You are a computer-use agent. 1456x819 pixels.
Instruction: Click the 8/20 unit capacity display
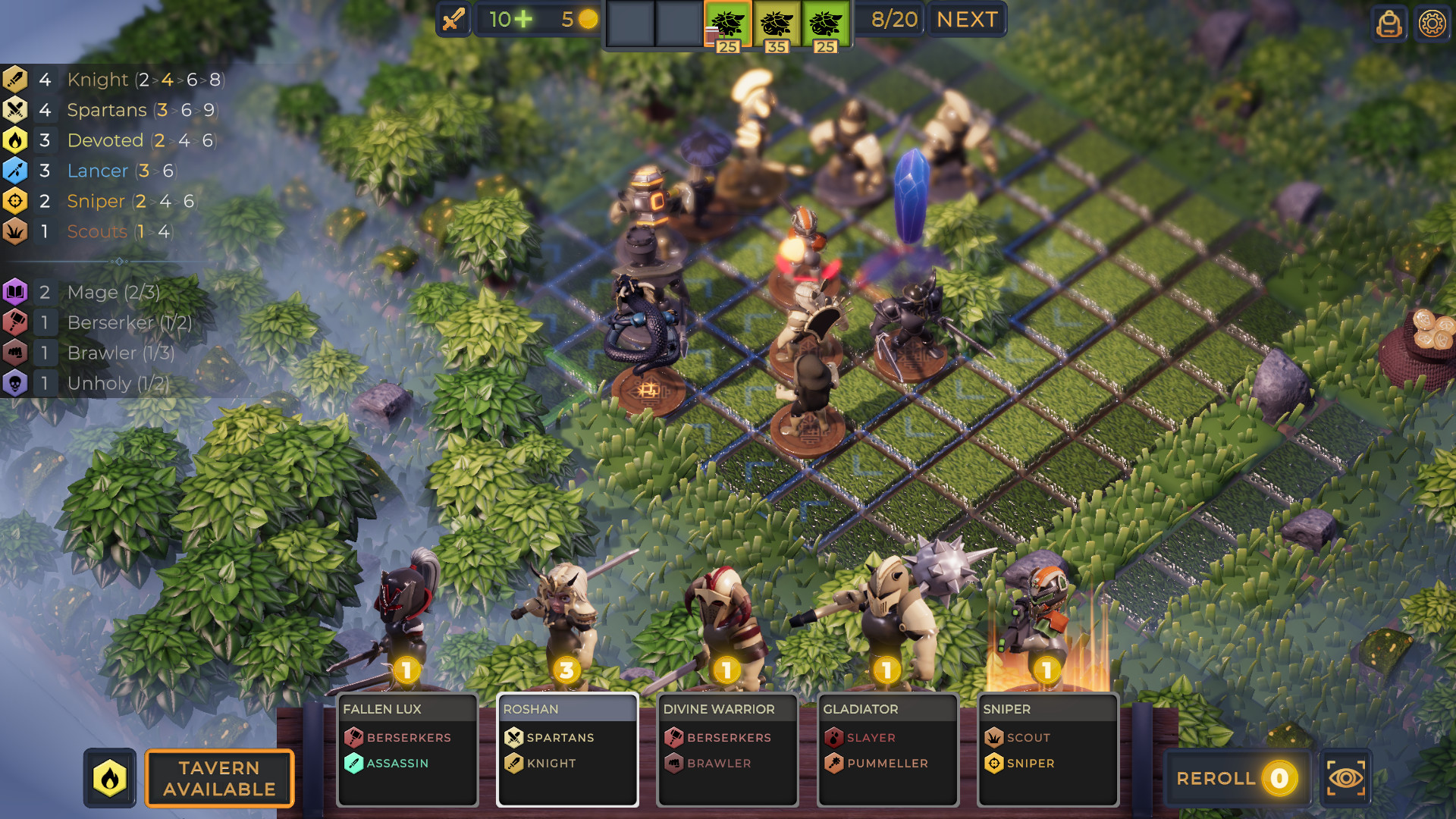point(896,19)
